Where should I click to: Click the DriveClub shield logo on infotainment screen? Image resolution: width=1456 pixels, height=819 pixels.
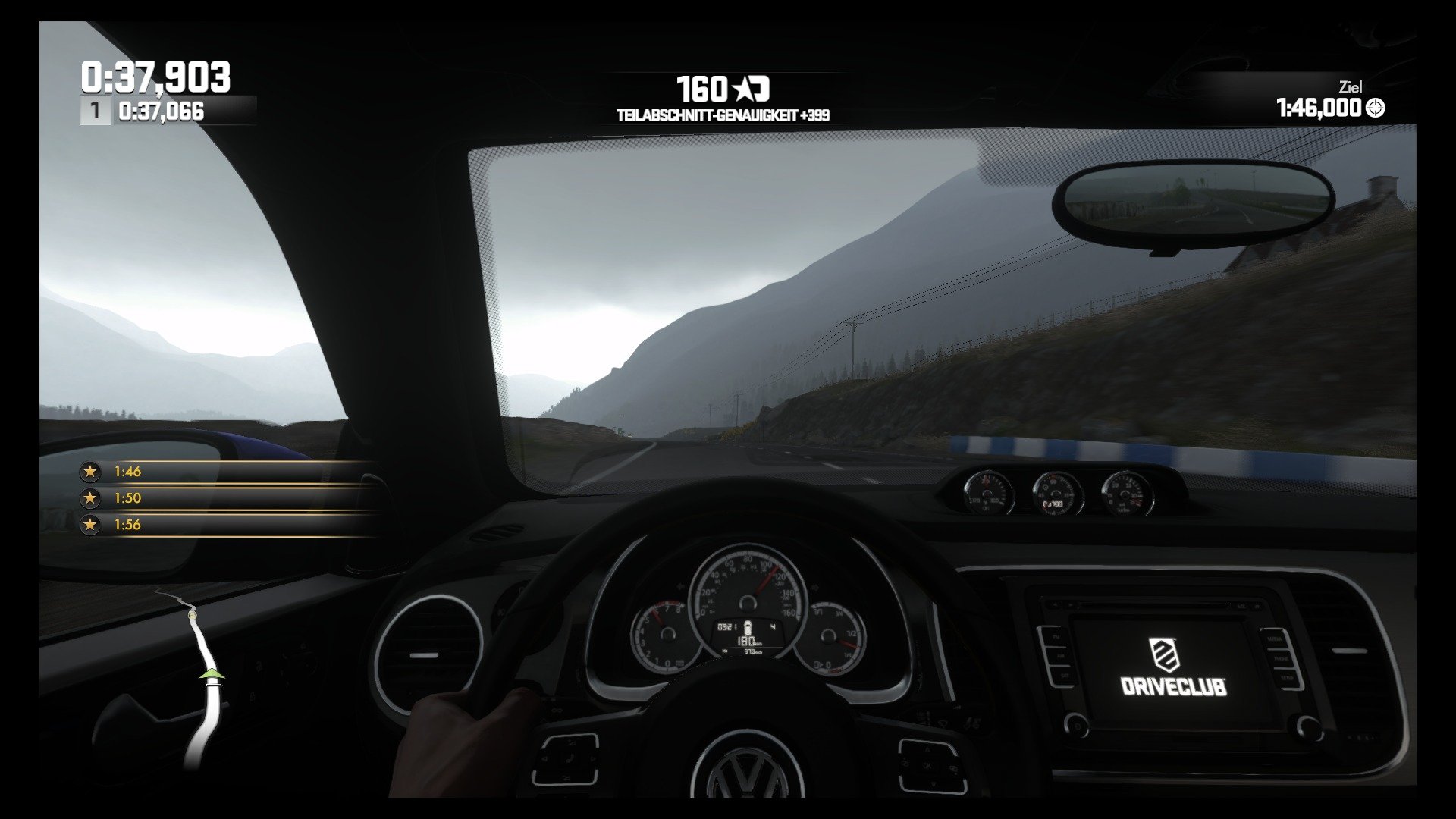click(1163, 654)
